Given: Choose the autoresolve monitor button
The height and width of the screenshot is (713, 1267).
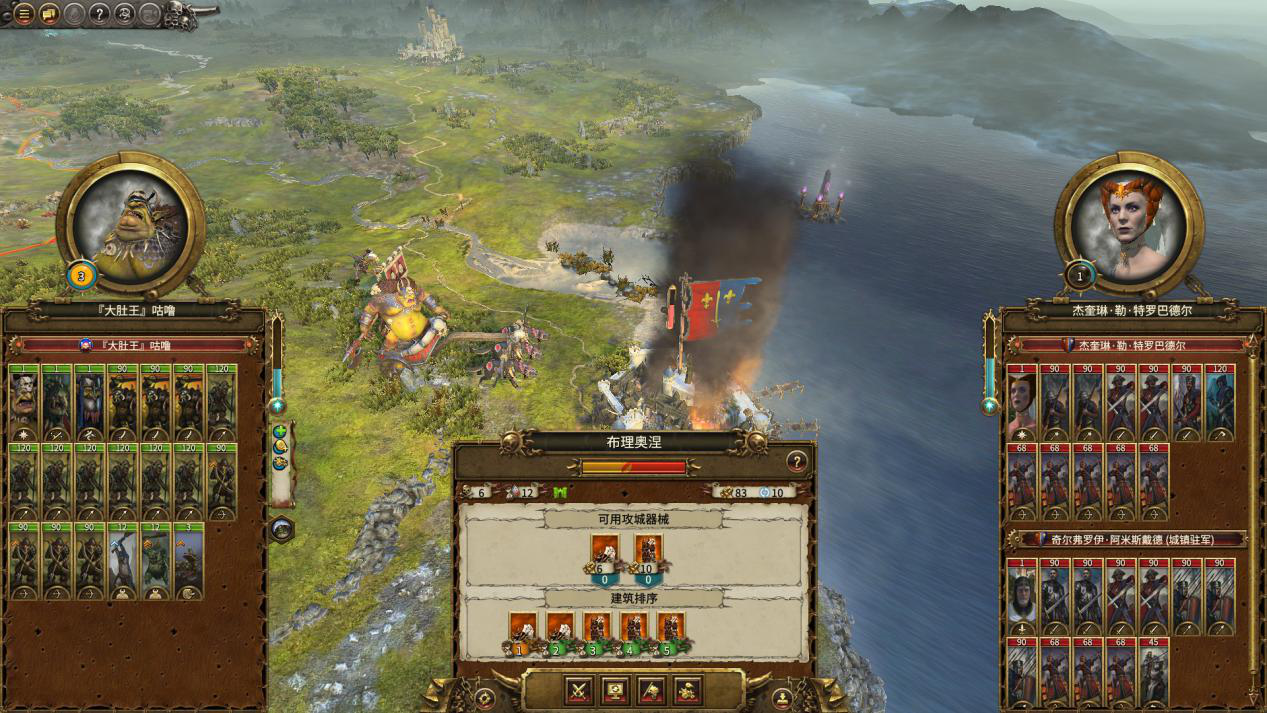Looking at the screenshot, I should click(x=615, y=690).
